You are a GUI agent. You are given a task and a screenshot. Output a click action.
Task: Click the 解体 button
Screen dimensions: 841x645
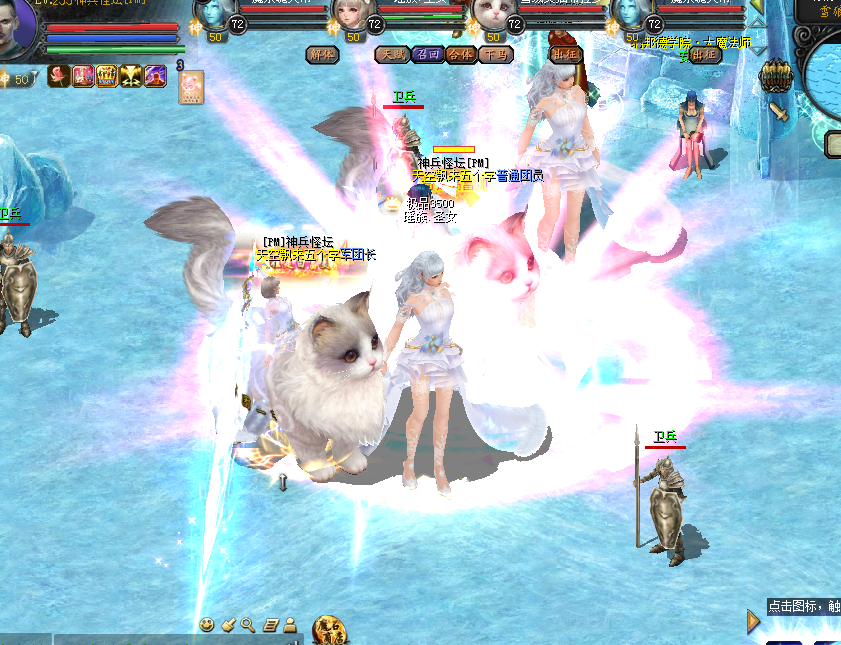[322, 54]
